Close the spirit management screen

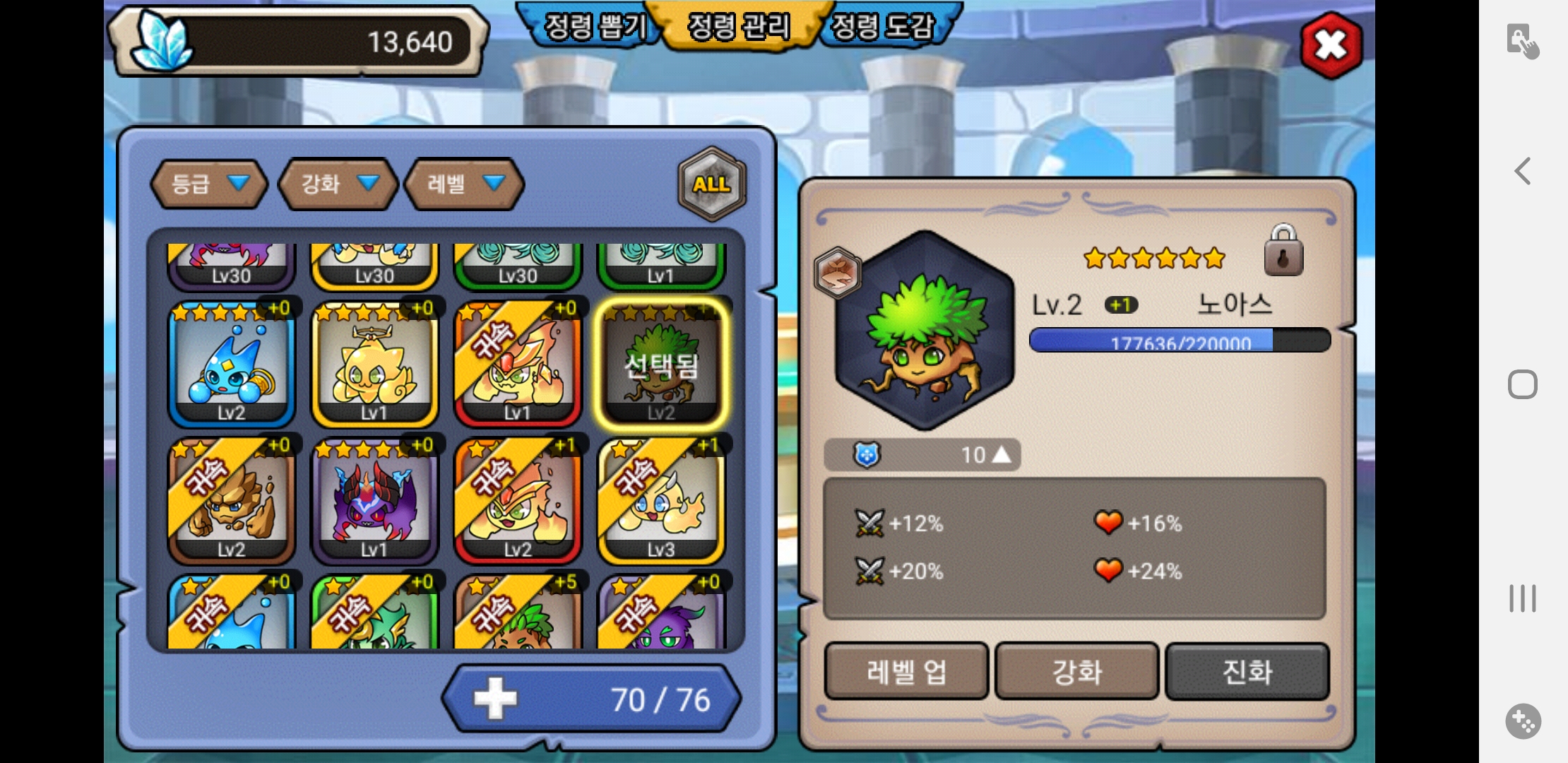click(1331, 45)
